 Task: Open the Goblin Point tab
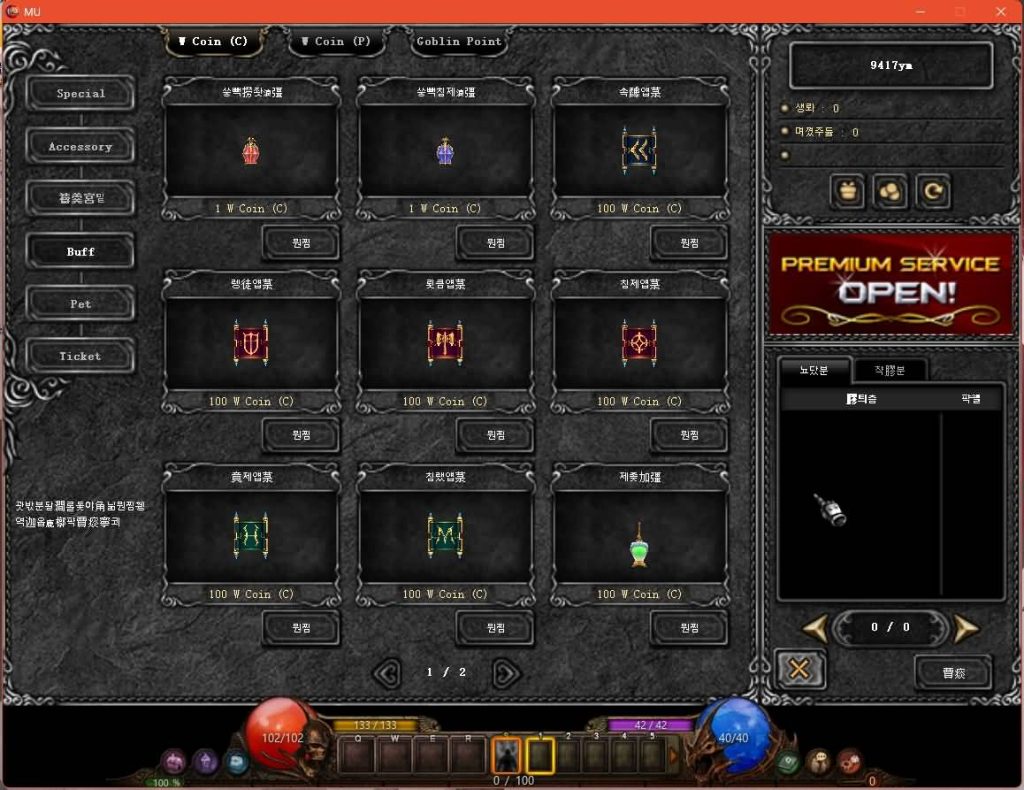[460, 42]
